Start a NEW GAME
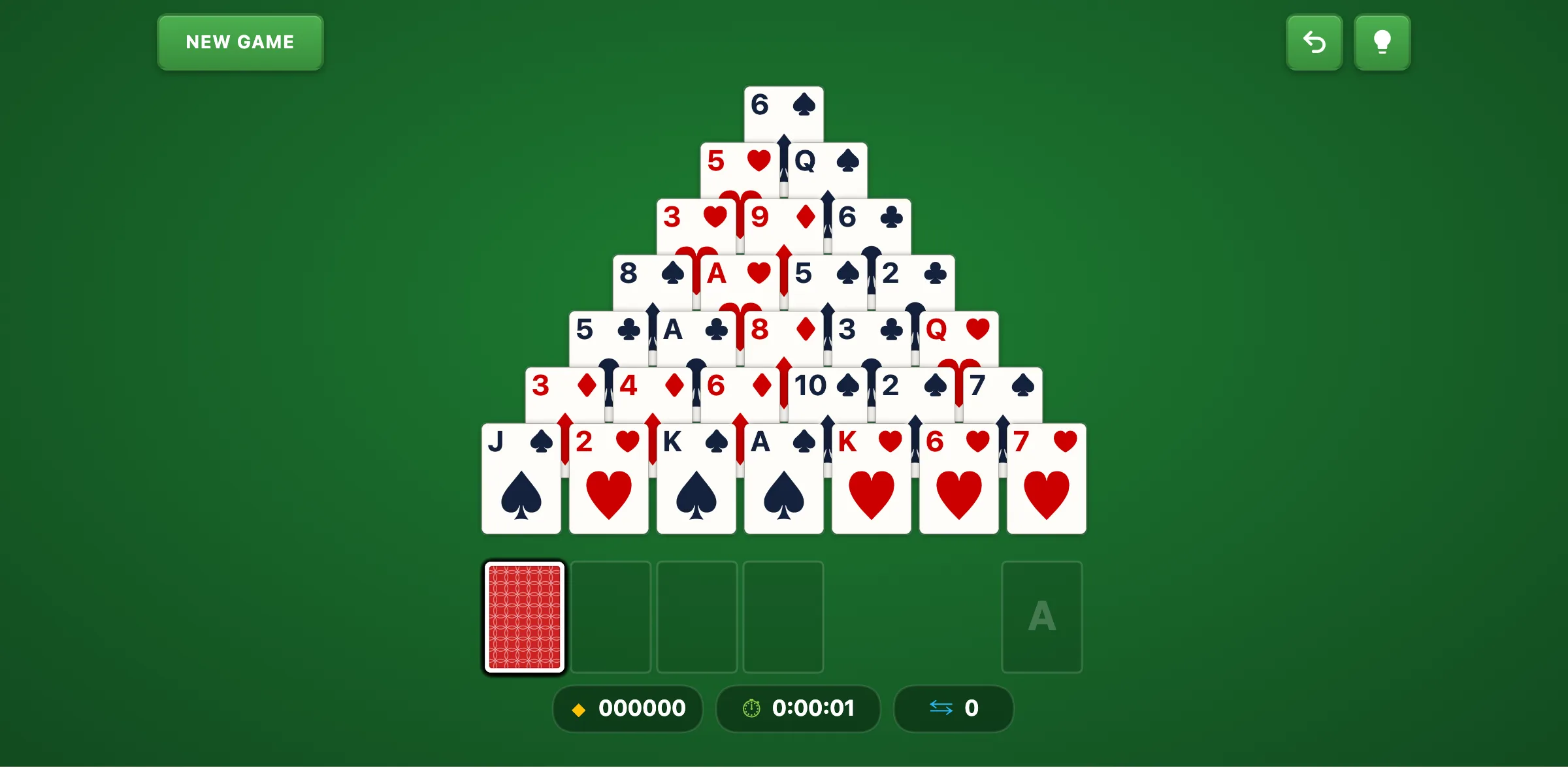Screen dimensions: 1568x768 [x=240, y=42]
